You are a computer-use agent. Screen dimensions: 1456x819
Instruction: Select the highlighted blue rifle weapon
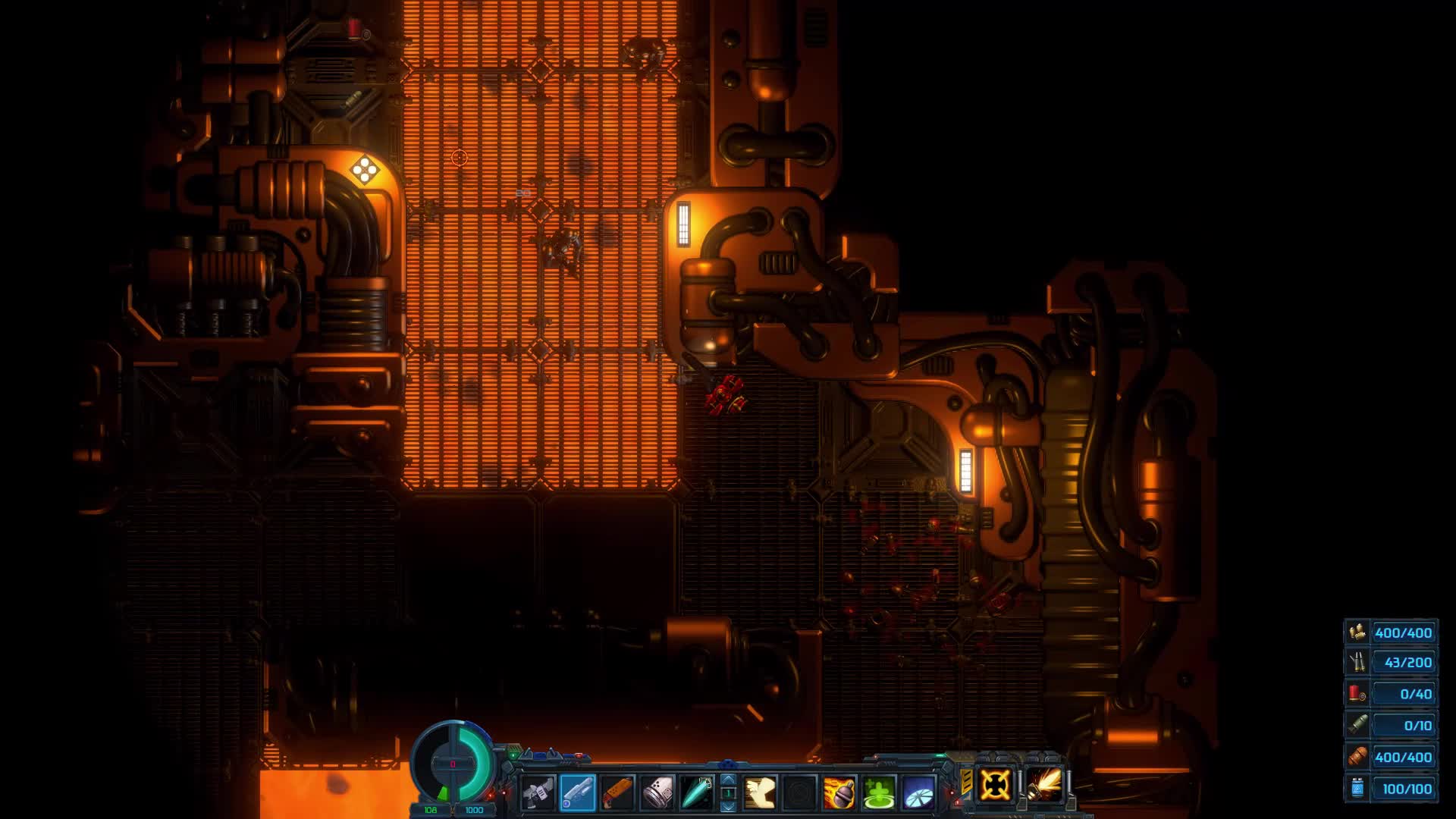579,792
